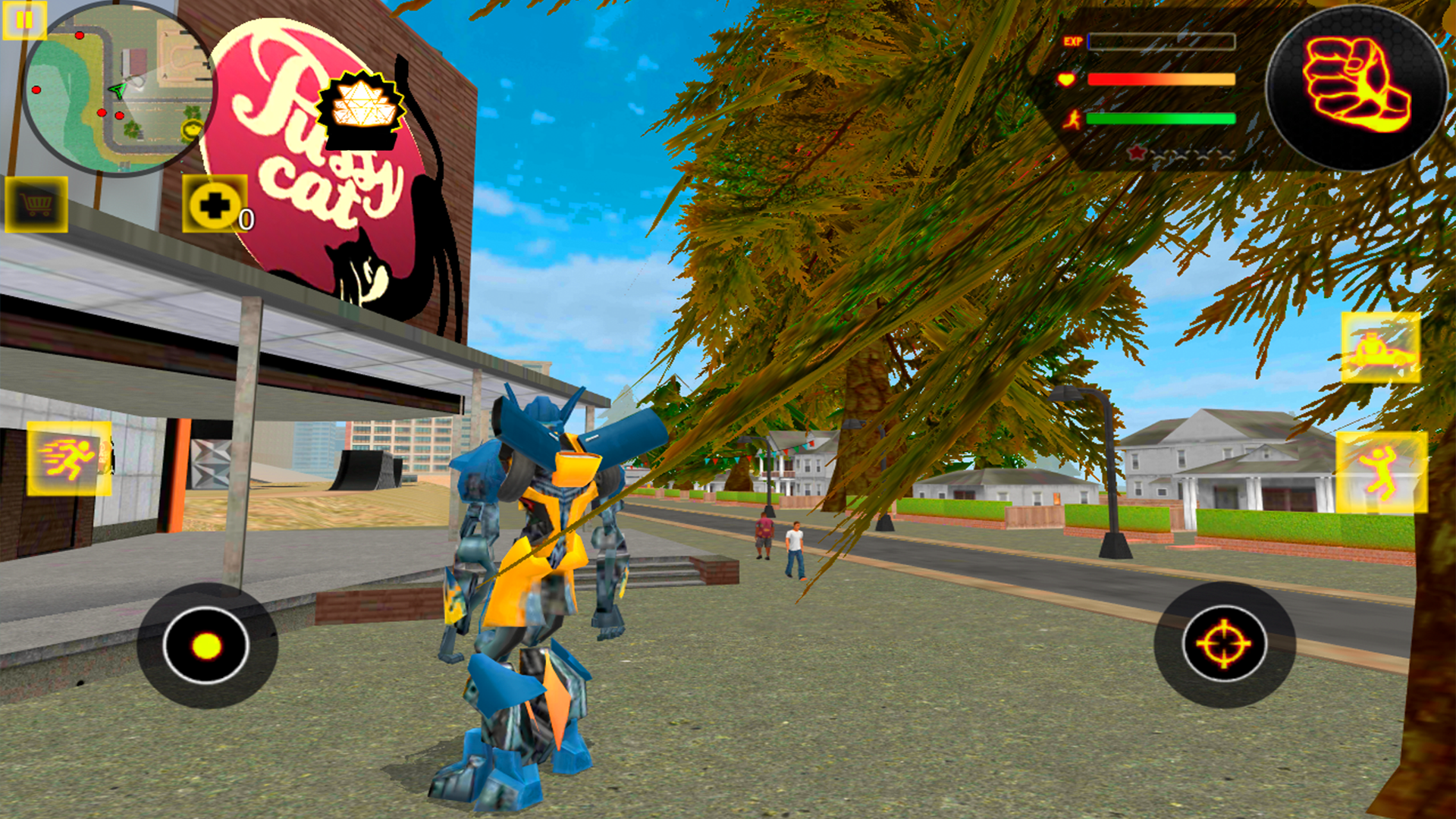Pause the game with the pause icon

[23, 21]
